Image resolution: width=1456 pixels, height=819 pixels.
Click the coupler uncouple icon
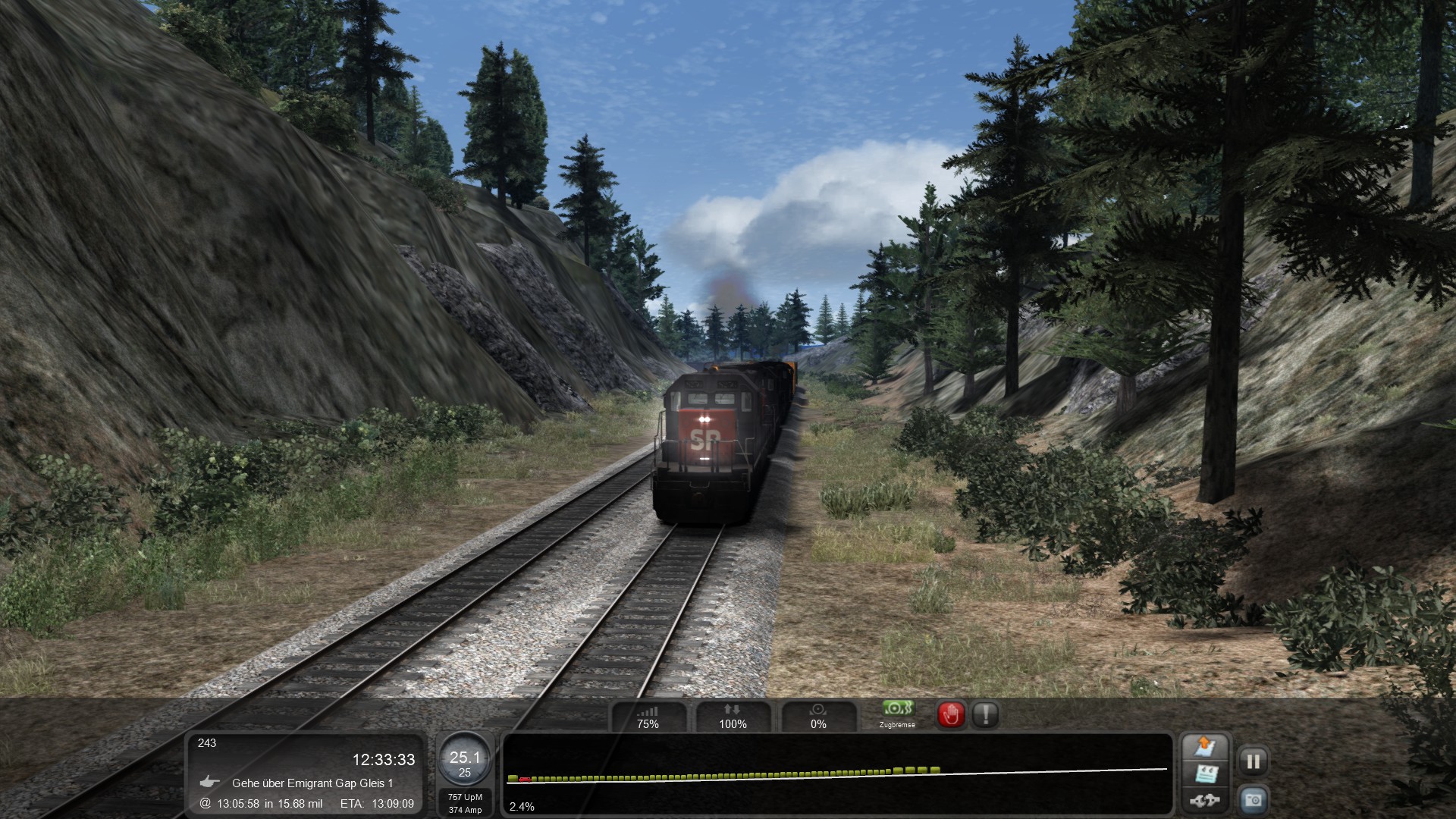[x=1205, y=800]
